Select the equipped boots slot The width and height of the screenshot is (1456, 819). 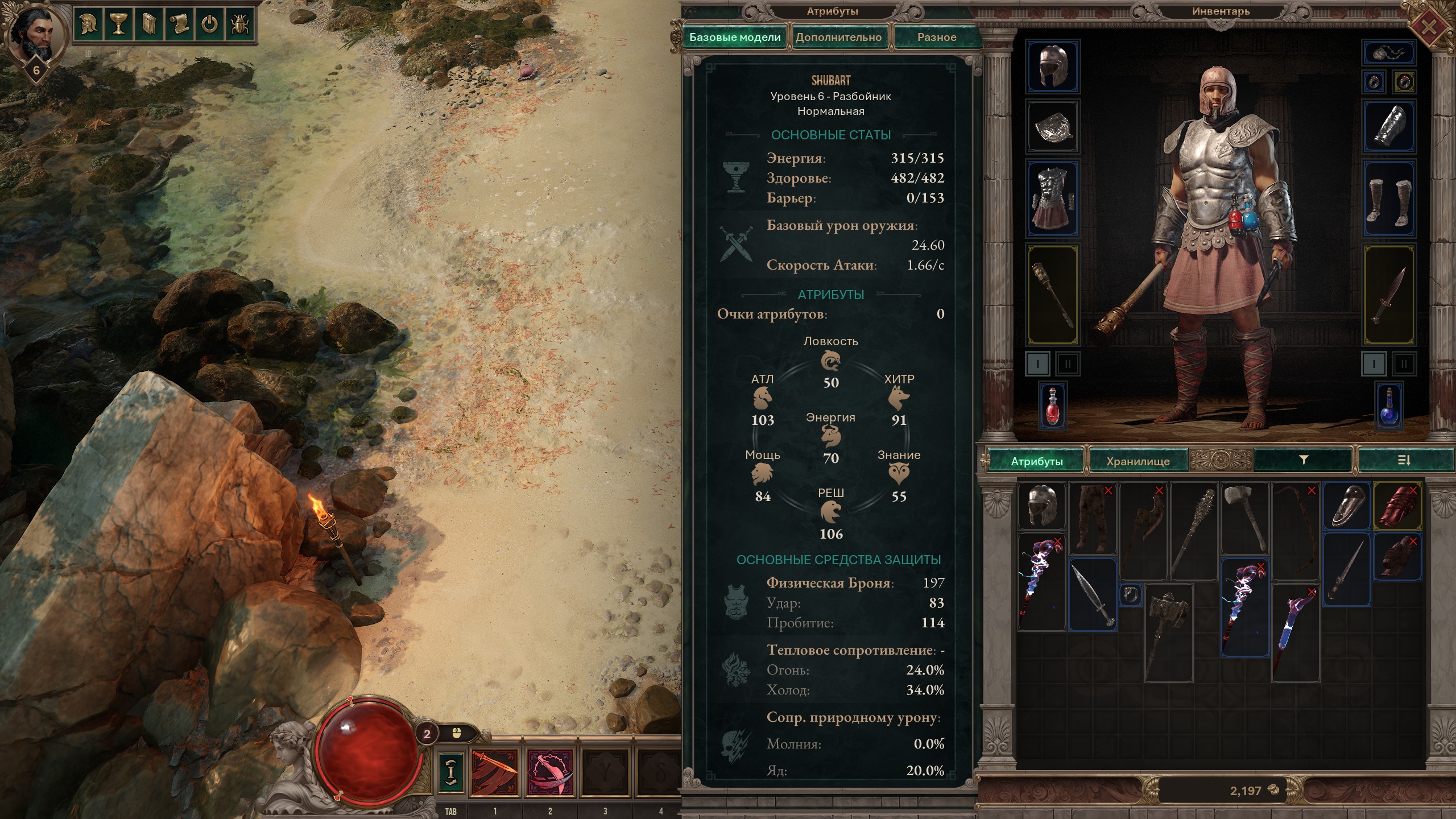coord(1389,199)
